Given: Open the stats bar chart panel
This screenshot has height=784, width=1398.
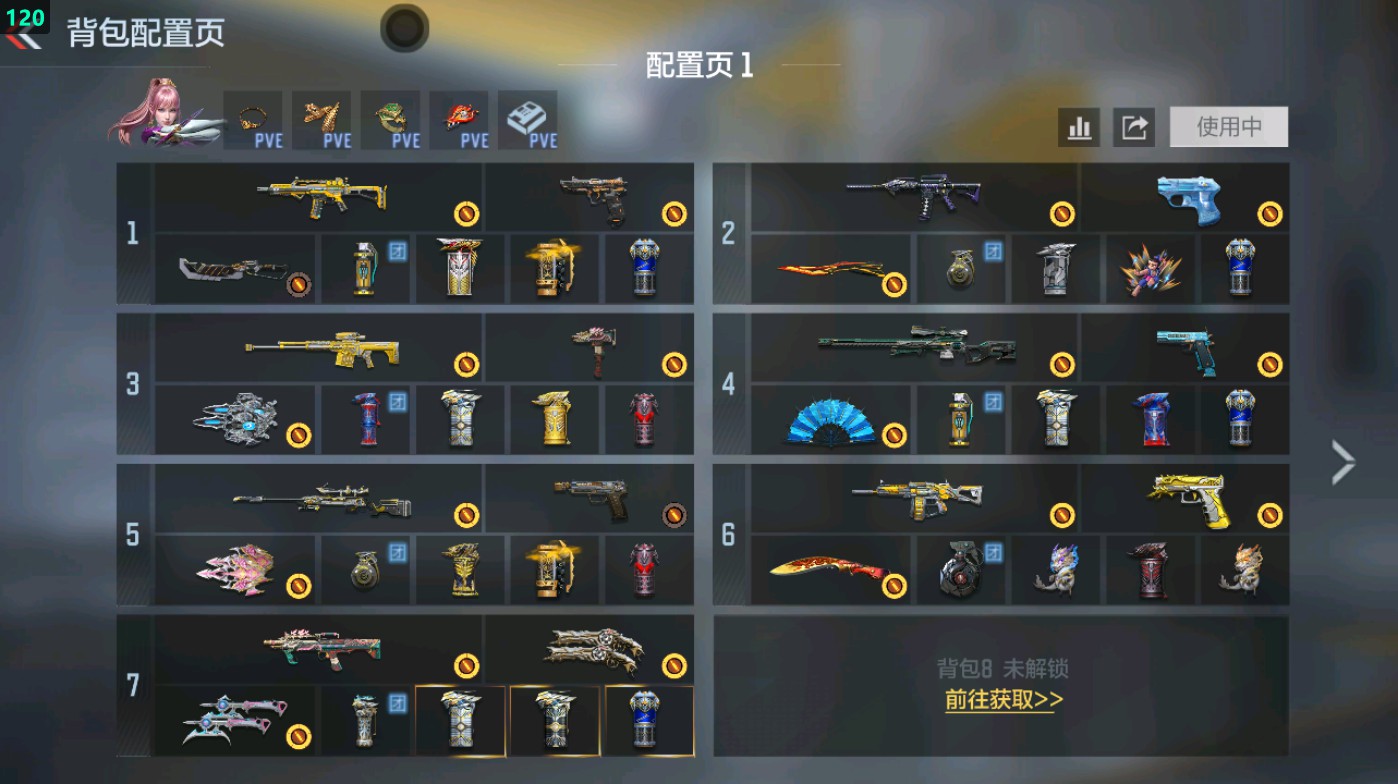Looking at the screenshot, I should [1078, 127].
